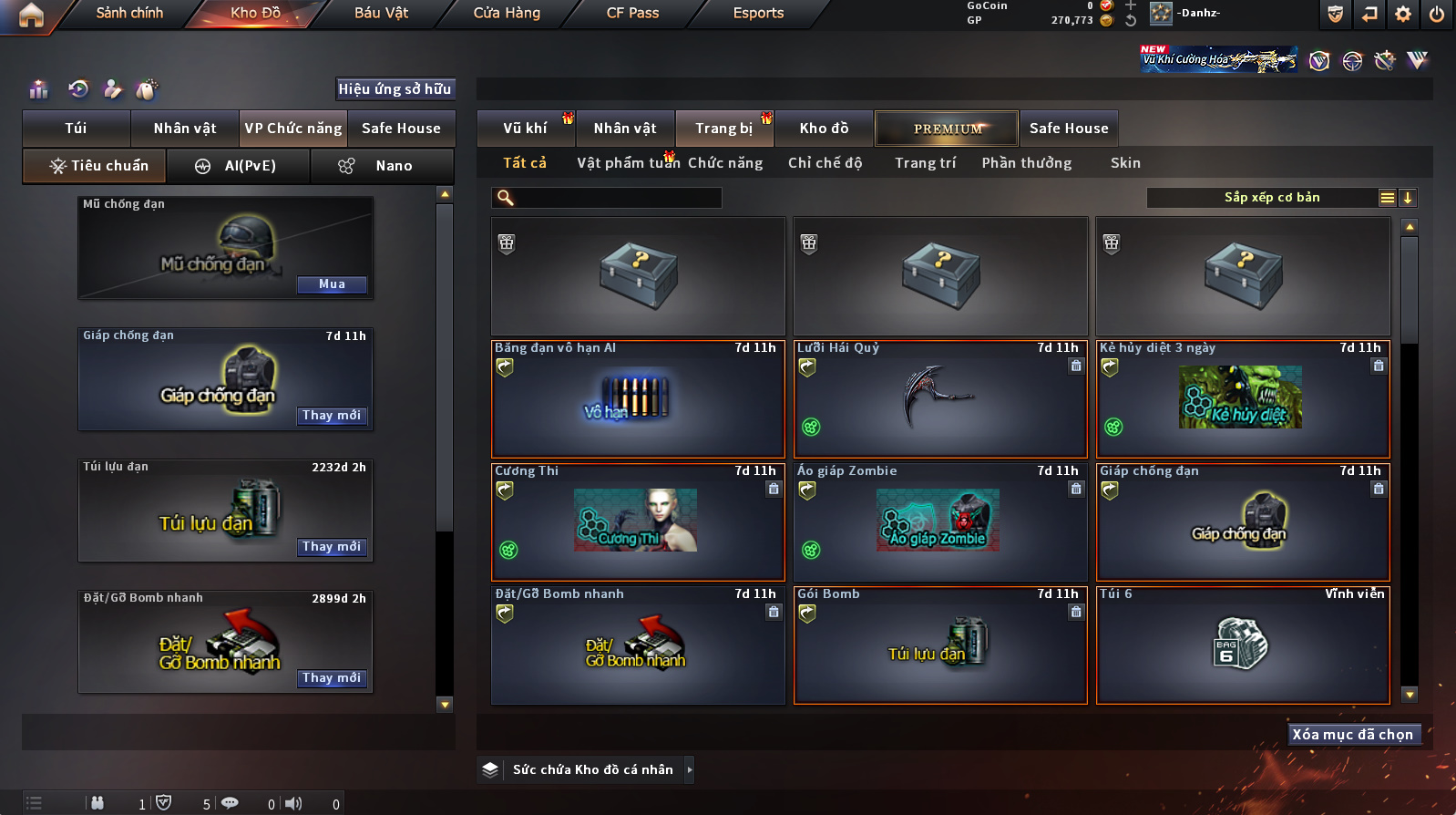Renew the Túi lựu đạn with Thay mới

click(x=332, y=547)
